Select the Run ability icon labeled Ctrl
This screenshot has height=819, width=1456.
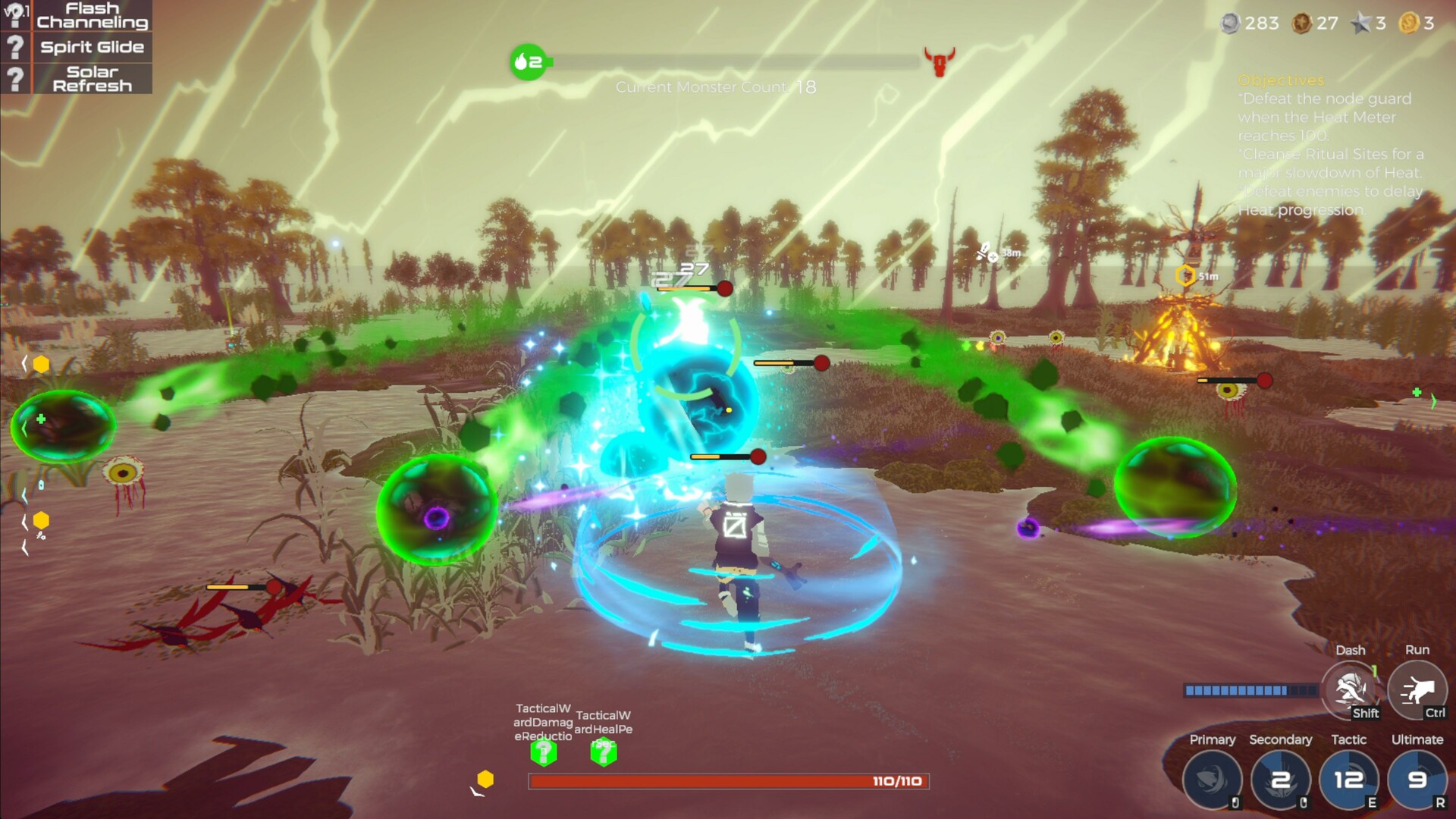1417,690
